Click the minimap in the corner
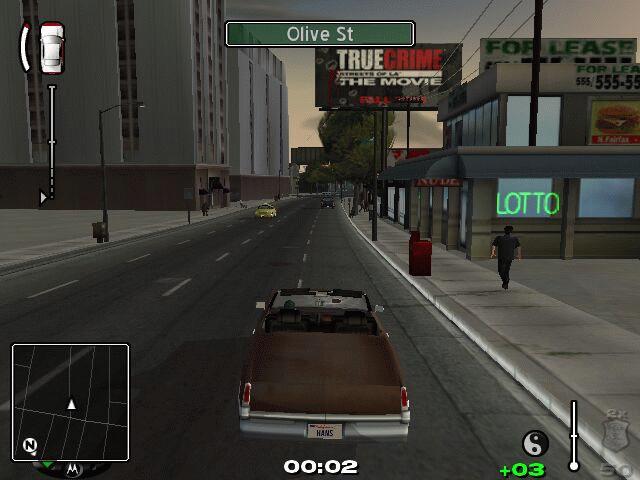This screenshot has width=640, height=480. (x=70, y=400)
